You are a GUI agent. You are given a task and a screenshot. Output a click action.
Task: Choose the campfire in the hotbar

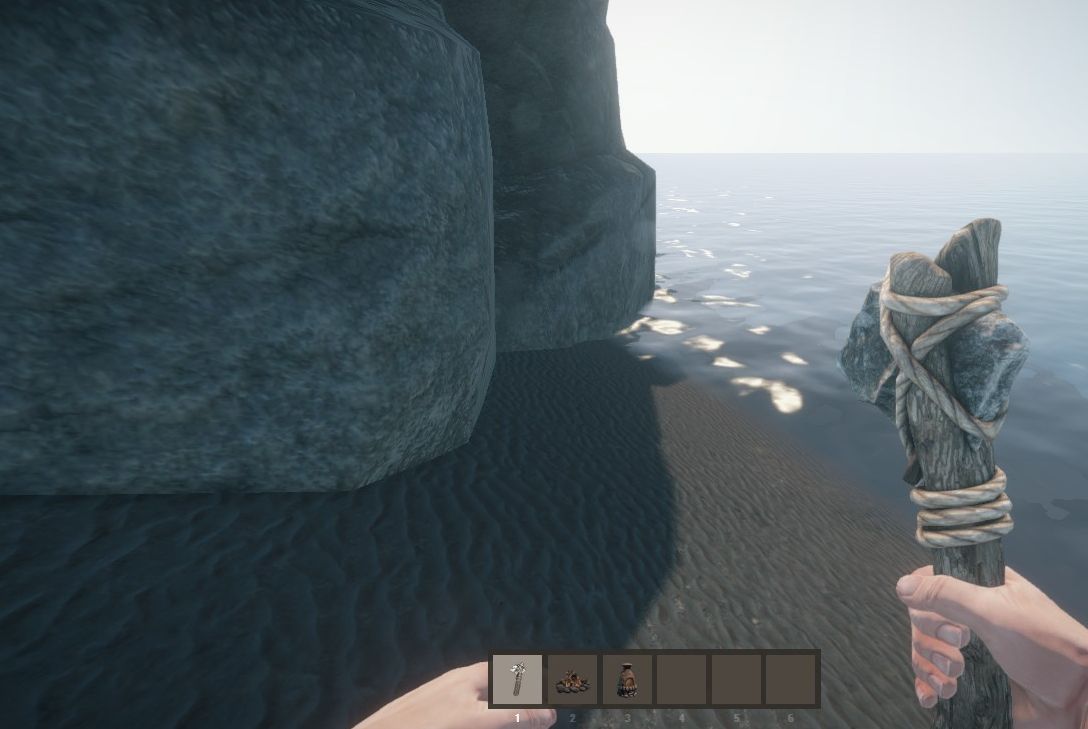tap(572, 679)
